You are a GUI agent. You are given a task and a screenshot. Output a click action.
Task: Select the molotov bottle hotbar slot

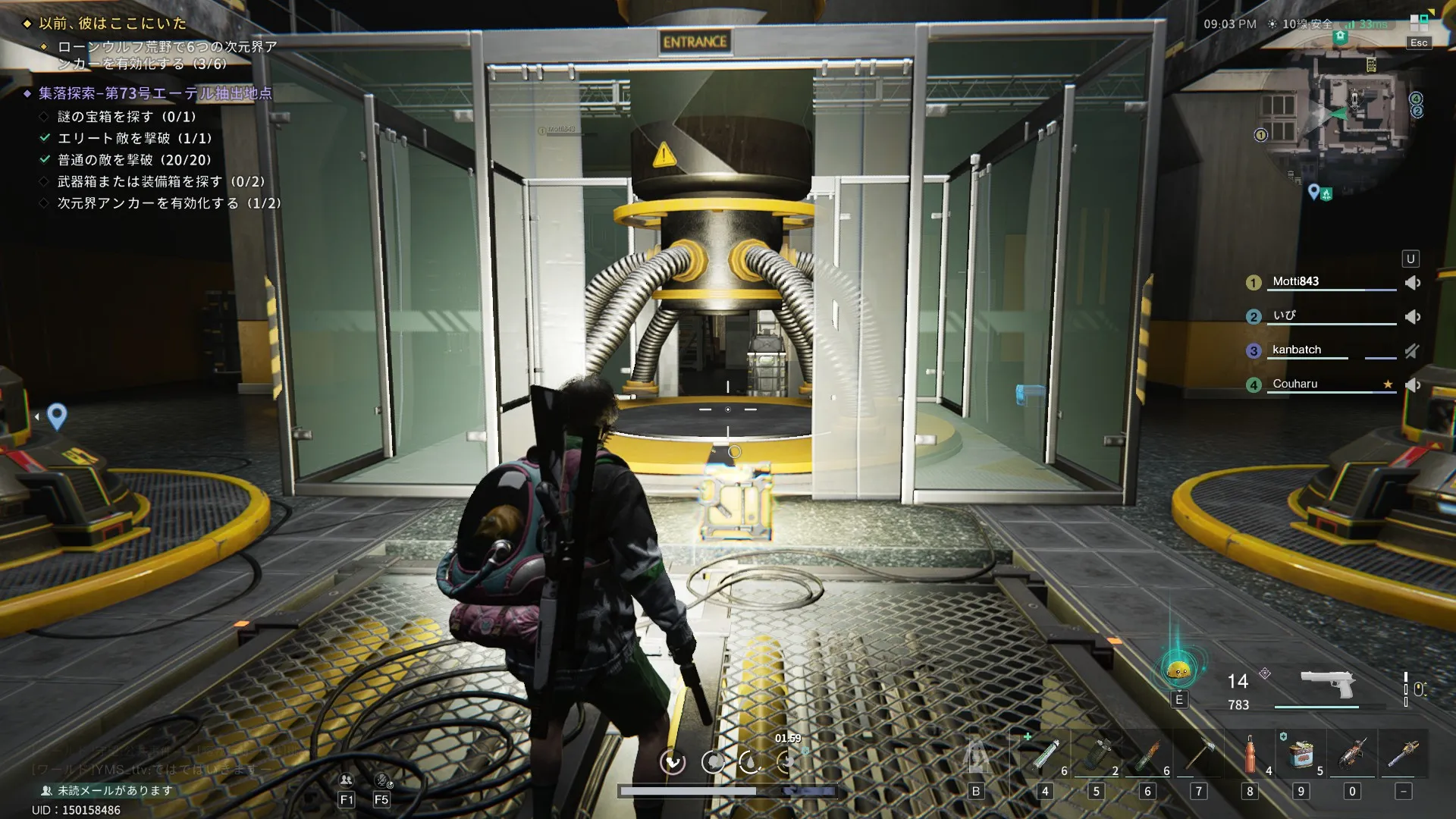[1147, 755]
